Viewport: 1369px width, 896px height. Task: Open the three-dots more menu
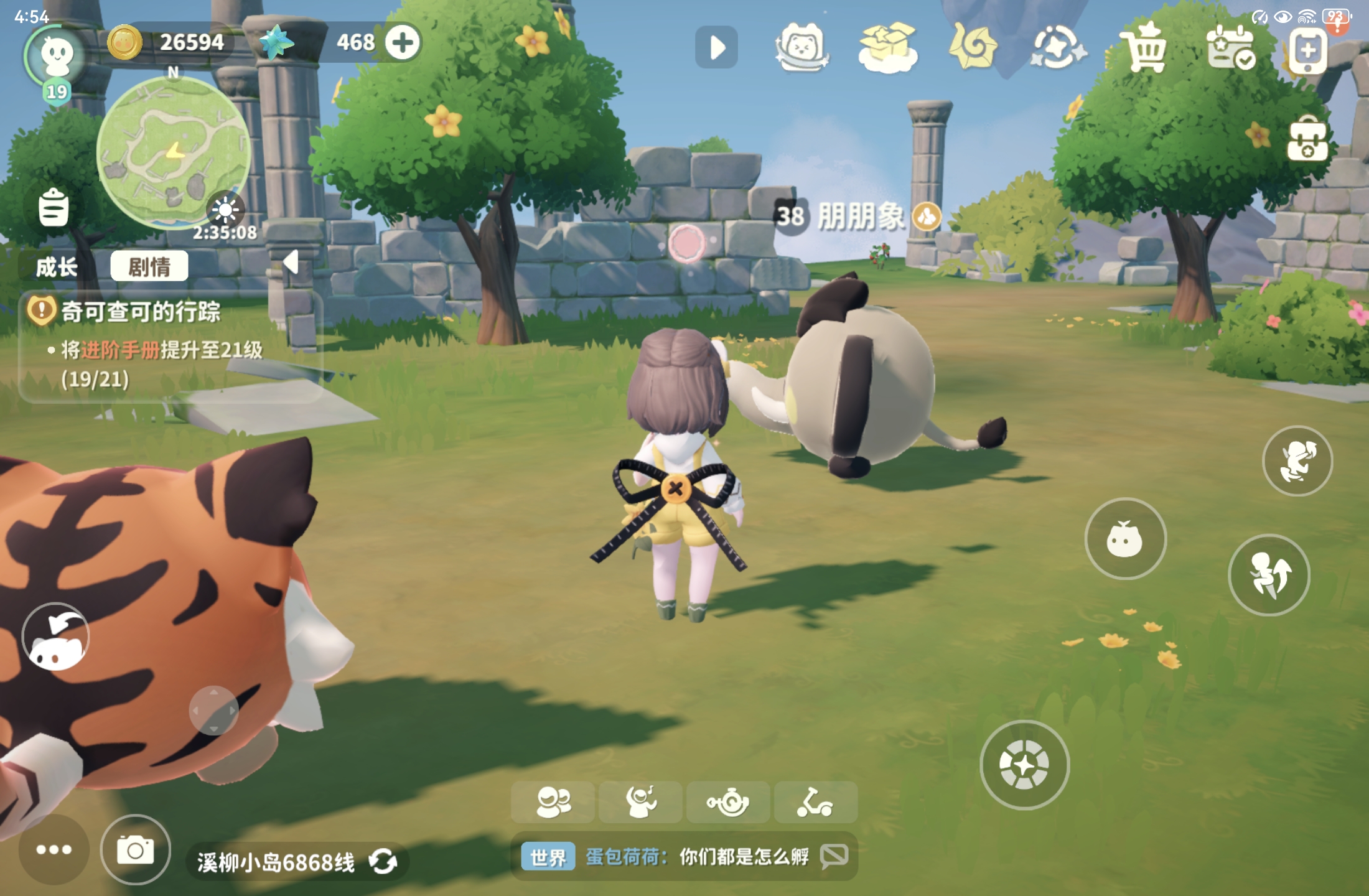coord(54,850)
